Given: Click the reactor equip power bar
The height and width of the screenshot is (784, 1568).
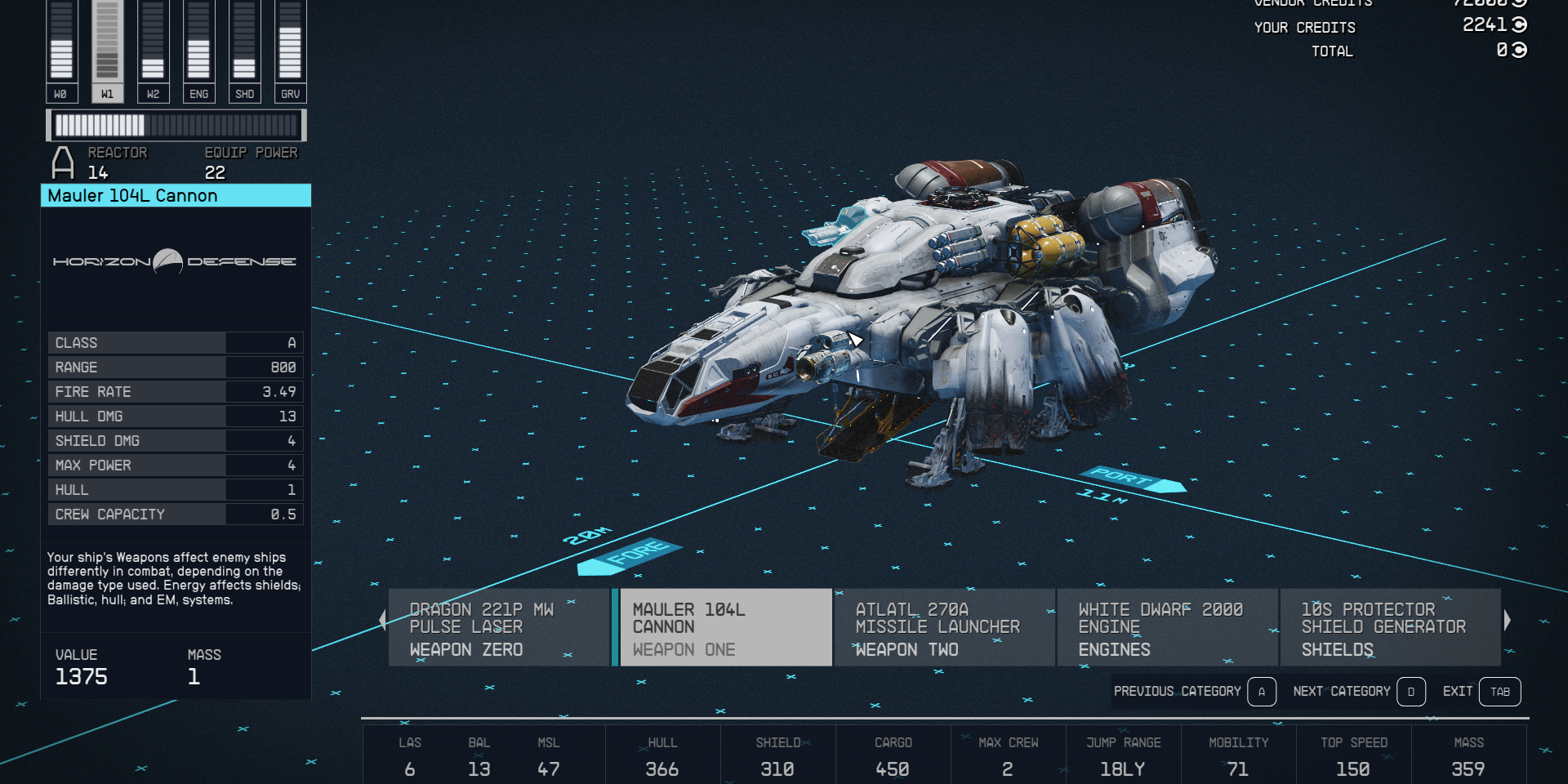Looking at the screenshot, I should click(x=176, y=126).
